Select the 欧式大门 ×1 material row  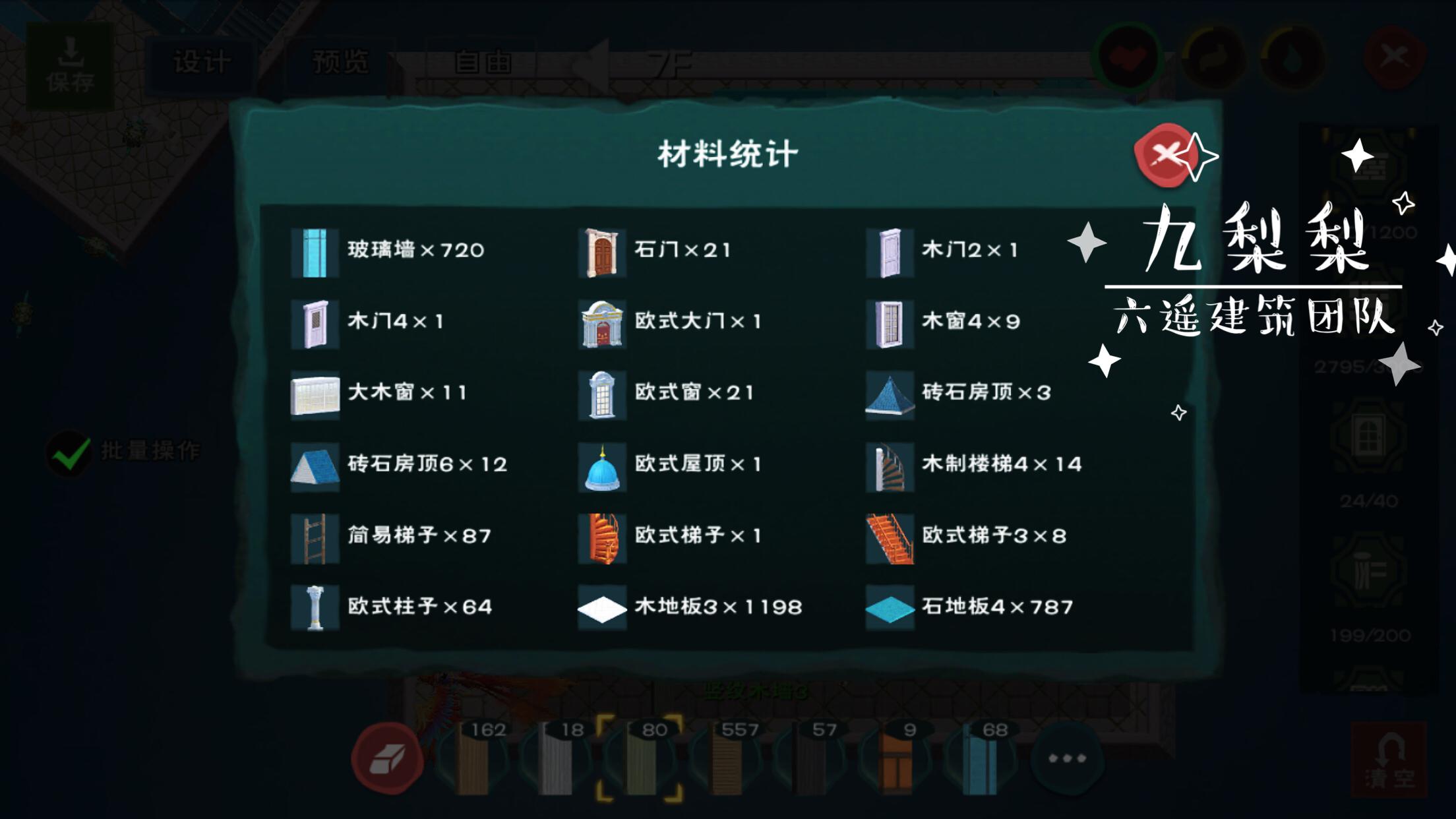[x=671, y=322]
